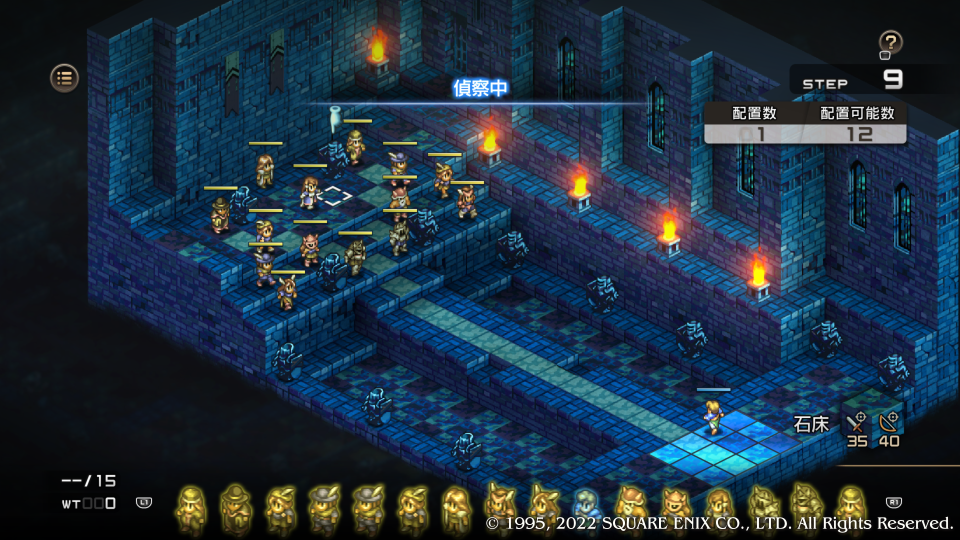
Task: Open the list menu icon
Action: (65, 77)
